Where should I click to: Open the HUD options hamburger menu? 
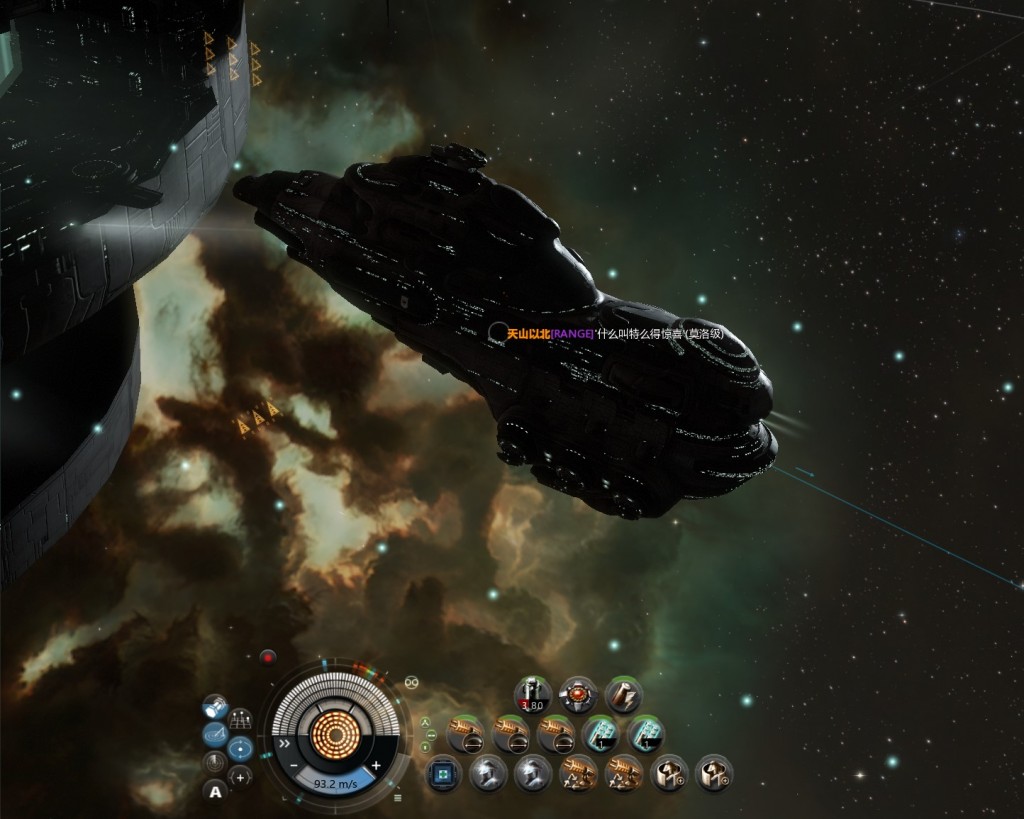pos(398,797)
